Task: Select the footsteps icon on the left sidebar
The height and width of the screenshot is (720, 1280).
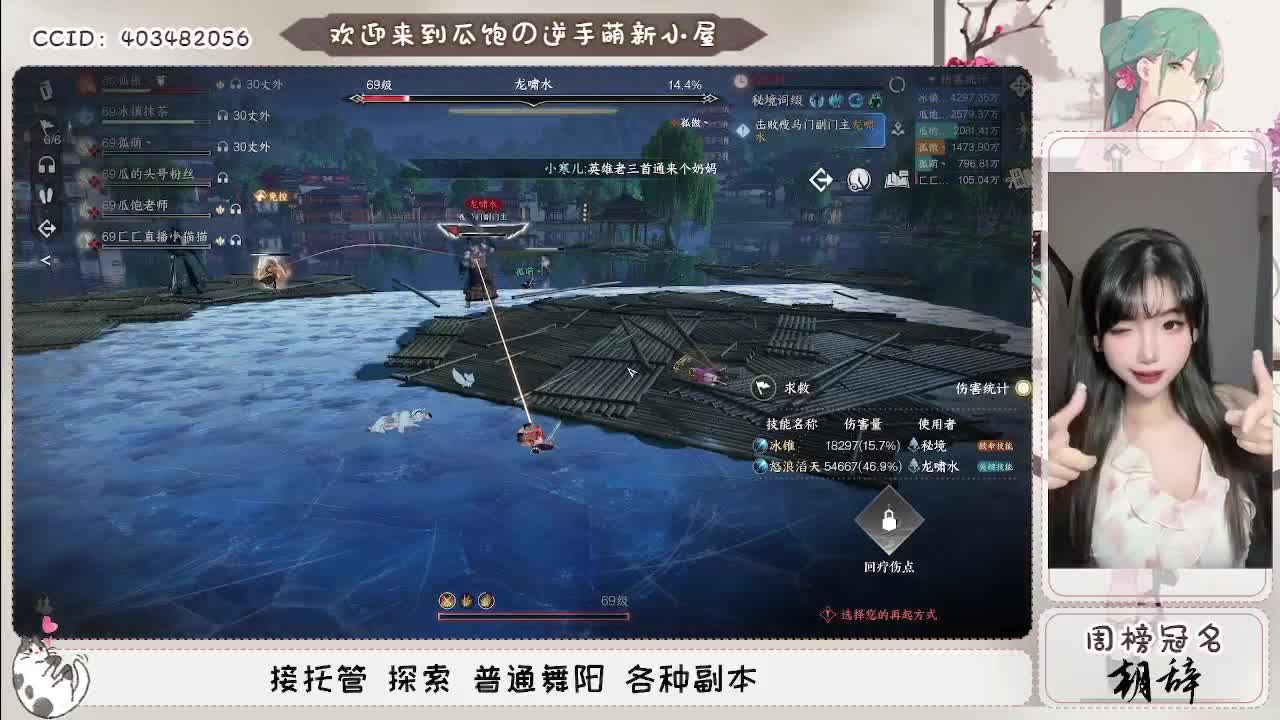Action: [48, 194]
